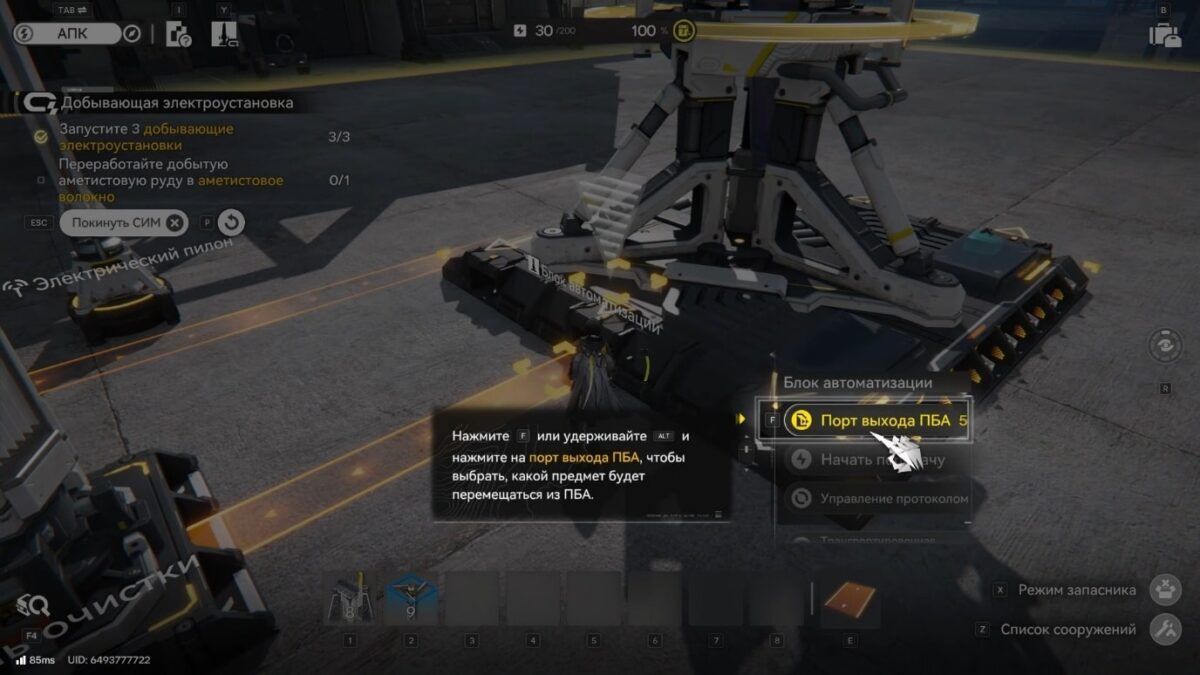Activate Режим запасника storage mode button
Viewport: 1200px width, 675px height.
tap(1166, 590)
